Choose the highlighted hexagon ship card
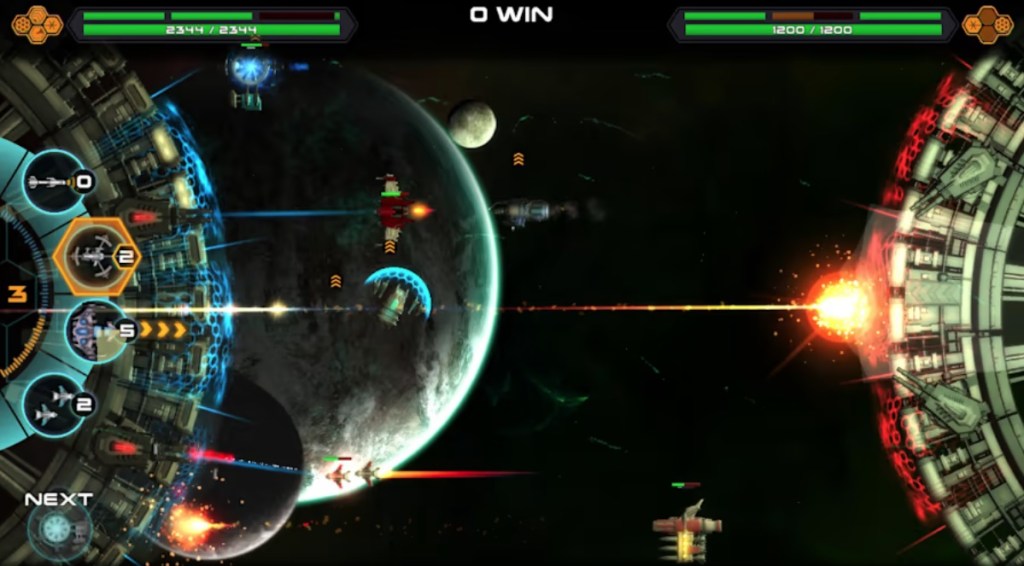Screen dimensions: 1024x566 pos(95,257)
